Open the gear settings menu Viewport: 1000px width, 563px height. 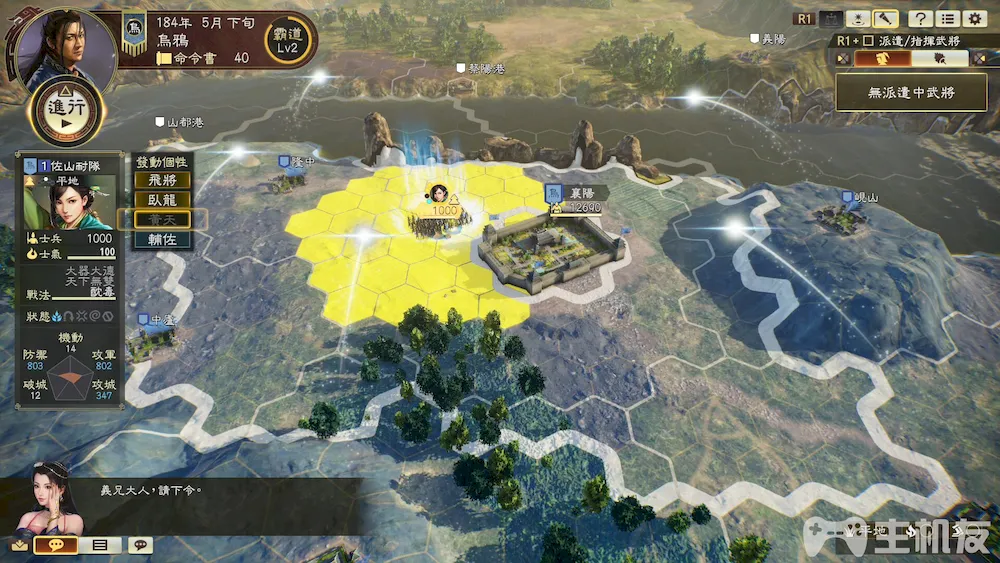[973, 18]
